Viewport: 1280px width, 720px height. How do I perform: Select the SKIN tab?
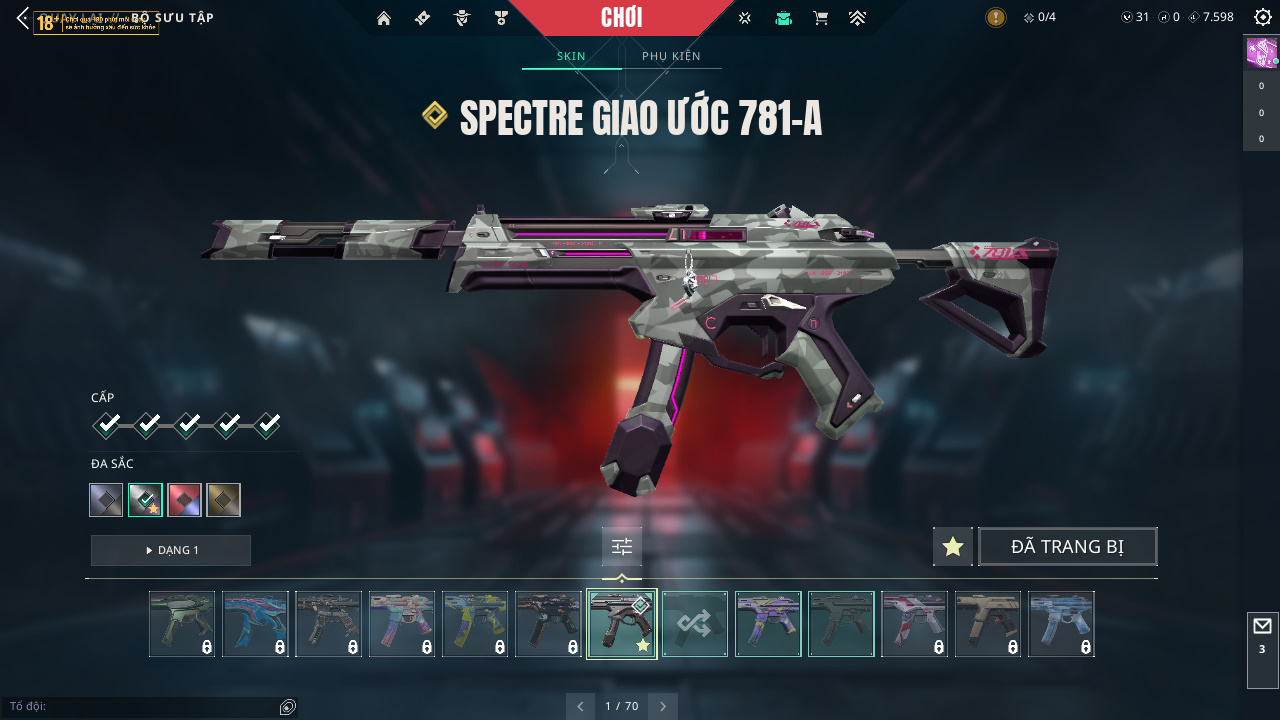(x=571, y=56)
